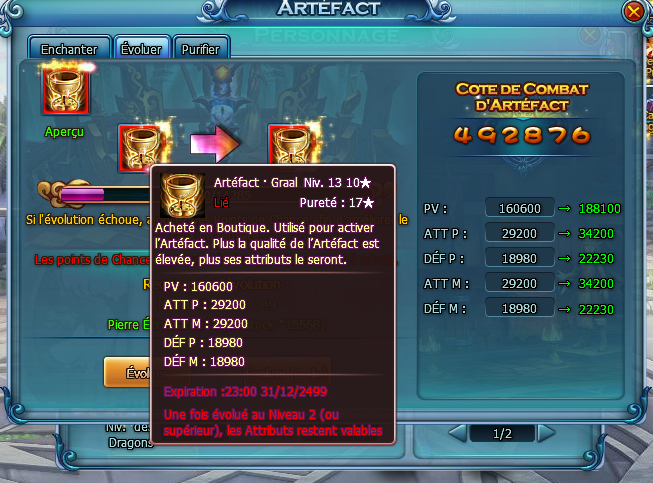
Task: Select the evolved Graal result slot right of arrow
Action: pos(291,146)
